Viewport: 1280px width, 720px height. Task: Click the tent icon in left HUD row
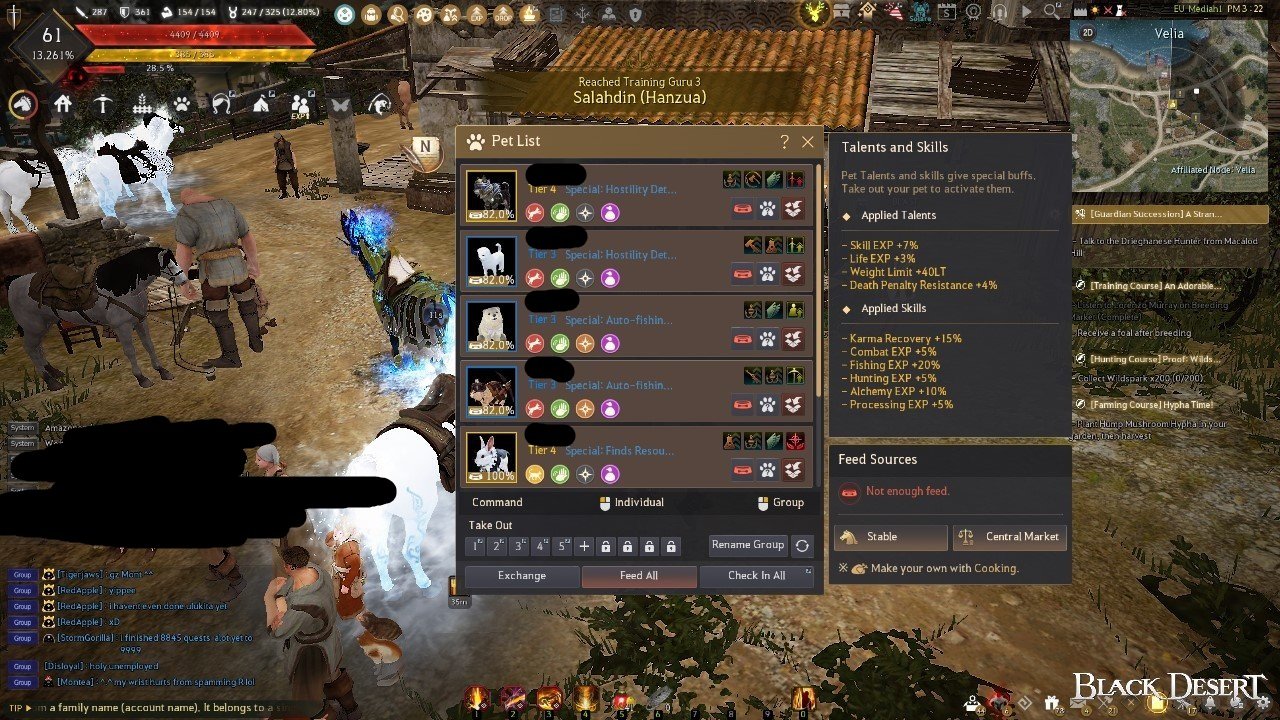[x=261, y=104]
